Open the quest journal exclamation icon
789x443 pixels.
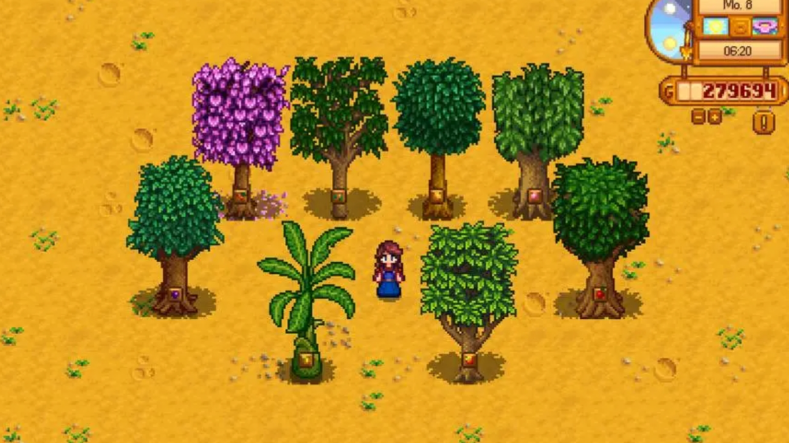click(764, 123)
